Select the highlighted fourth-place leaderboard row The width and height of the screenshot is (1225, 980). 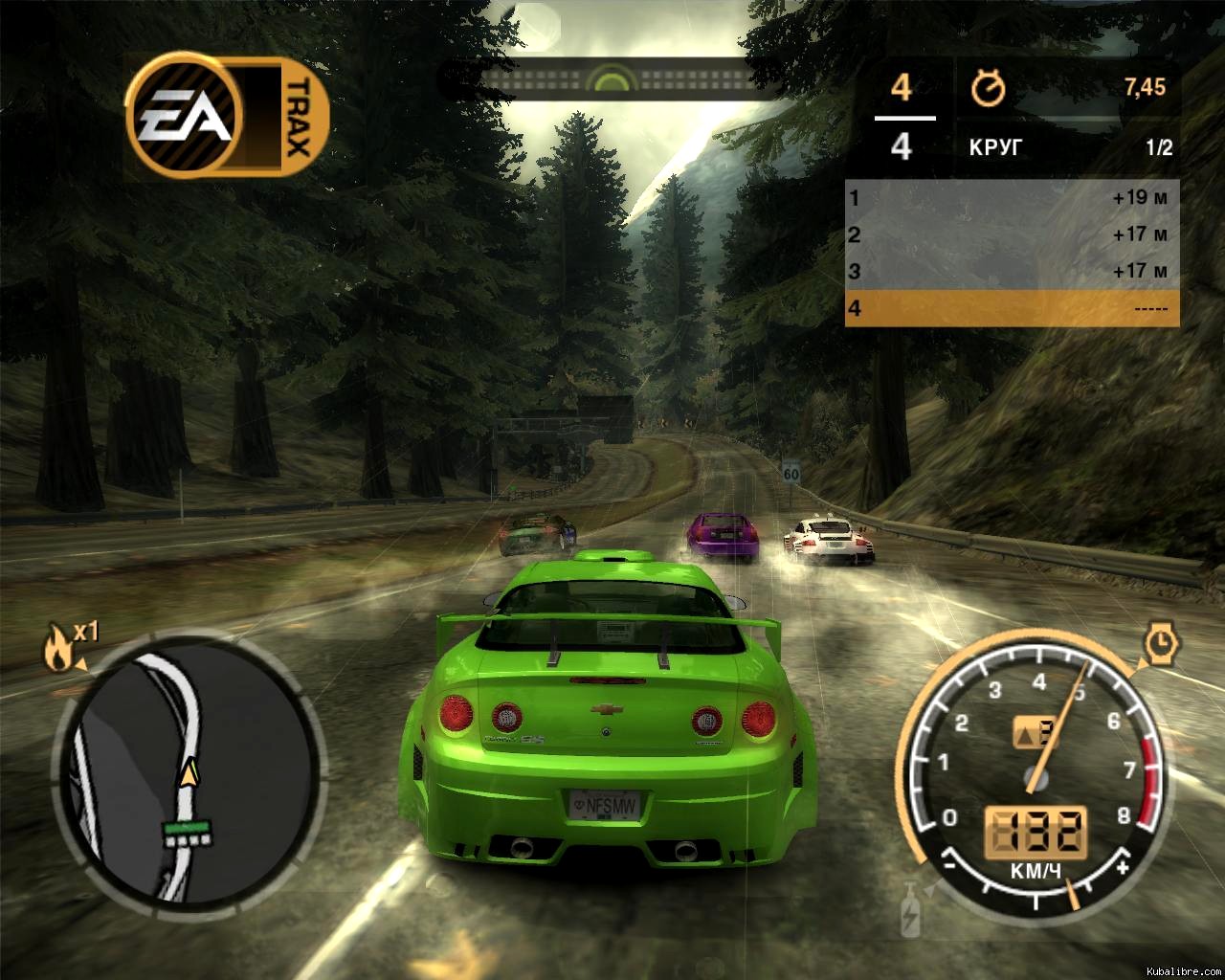coord(1012,309)
